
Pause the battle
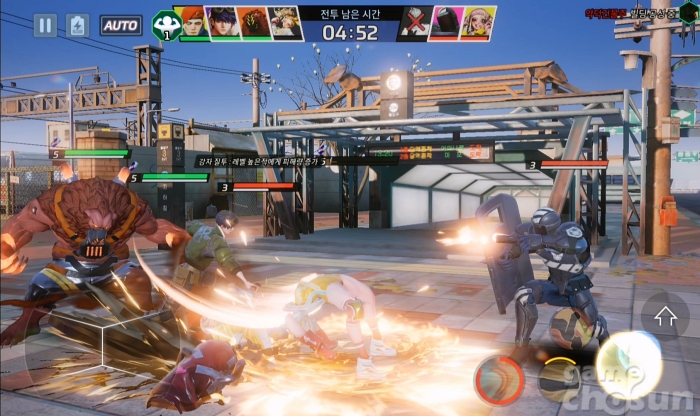pyautogui.click(x=45, y=25)
